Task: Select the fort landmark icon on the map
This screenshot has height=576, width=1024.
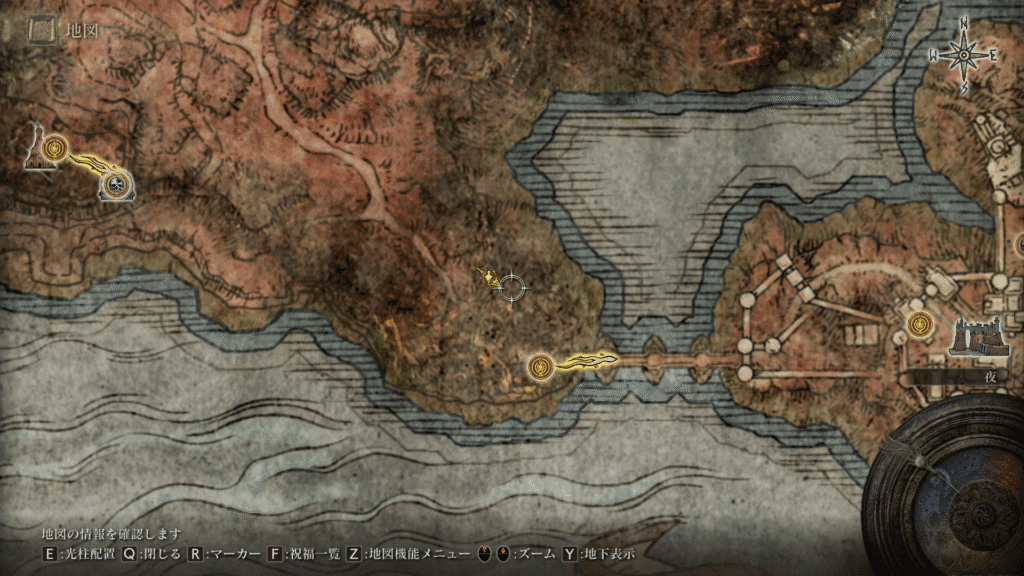Action: coord(974,338)
